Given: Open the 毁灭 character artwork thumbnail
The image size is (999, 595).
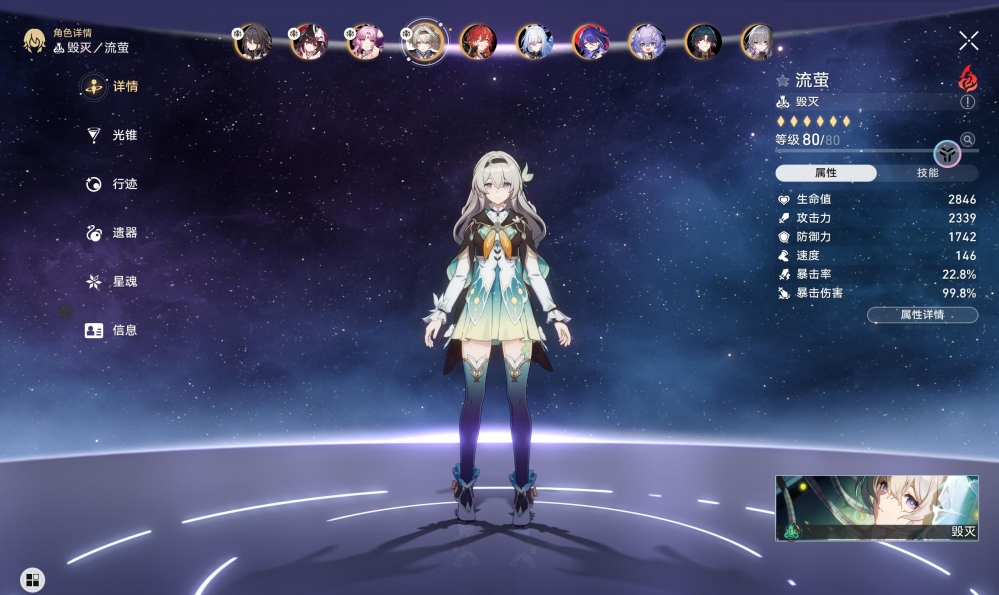Looking at the screenshot, I should [876, 508].
